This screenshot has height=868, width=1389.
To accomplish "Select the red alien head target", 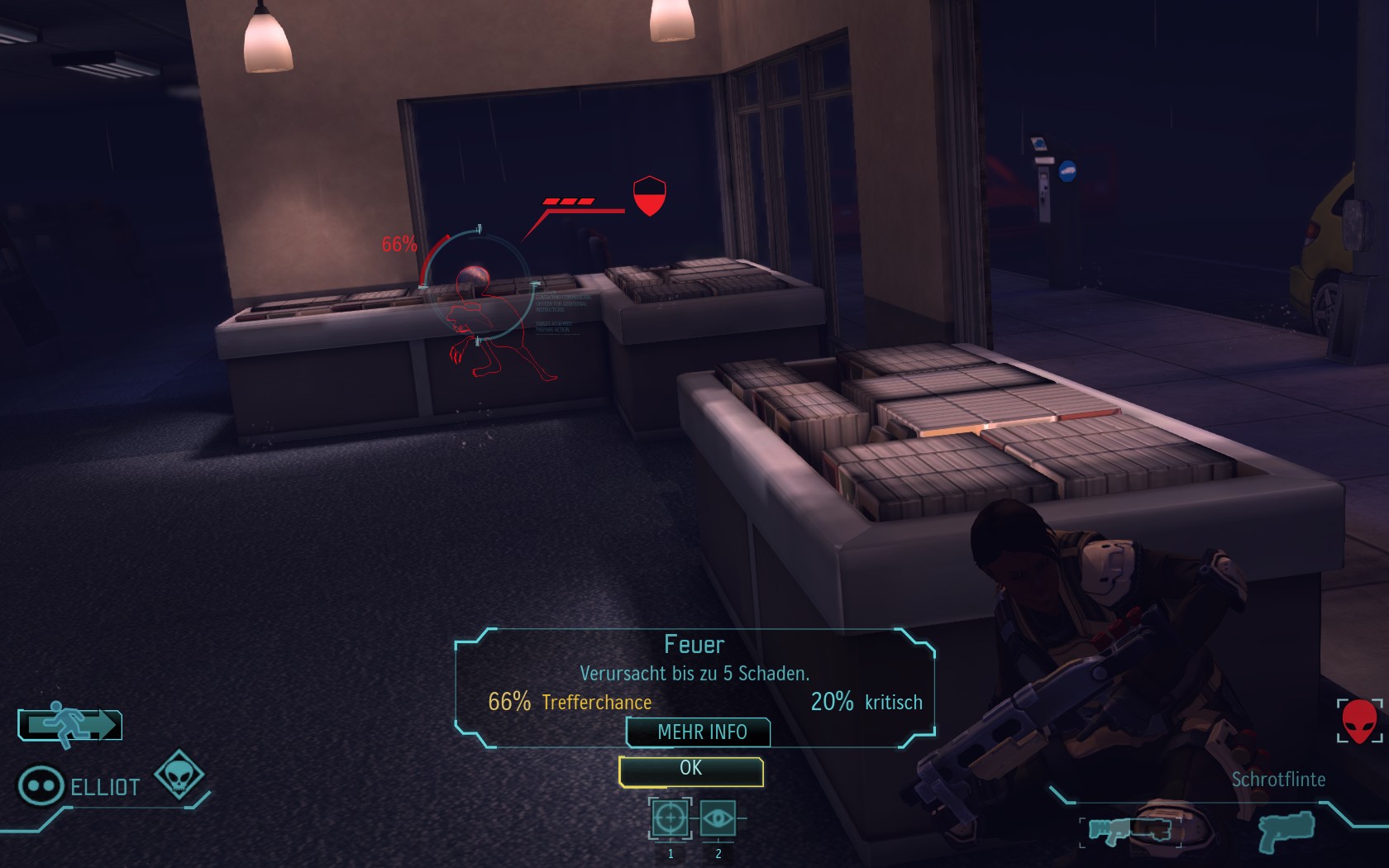I will tap(1359, 721).
